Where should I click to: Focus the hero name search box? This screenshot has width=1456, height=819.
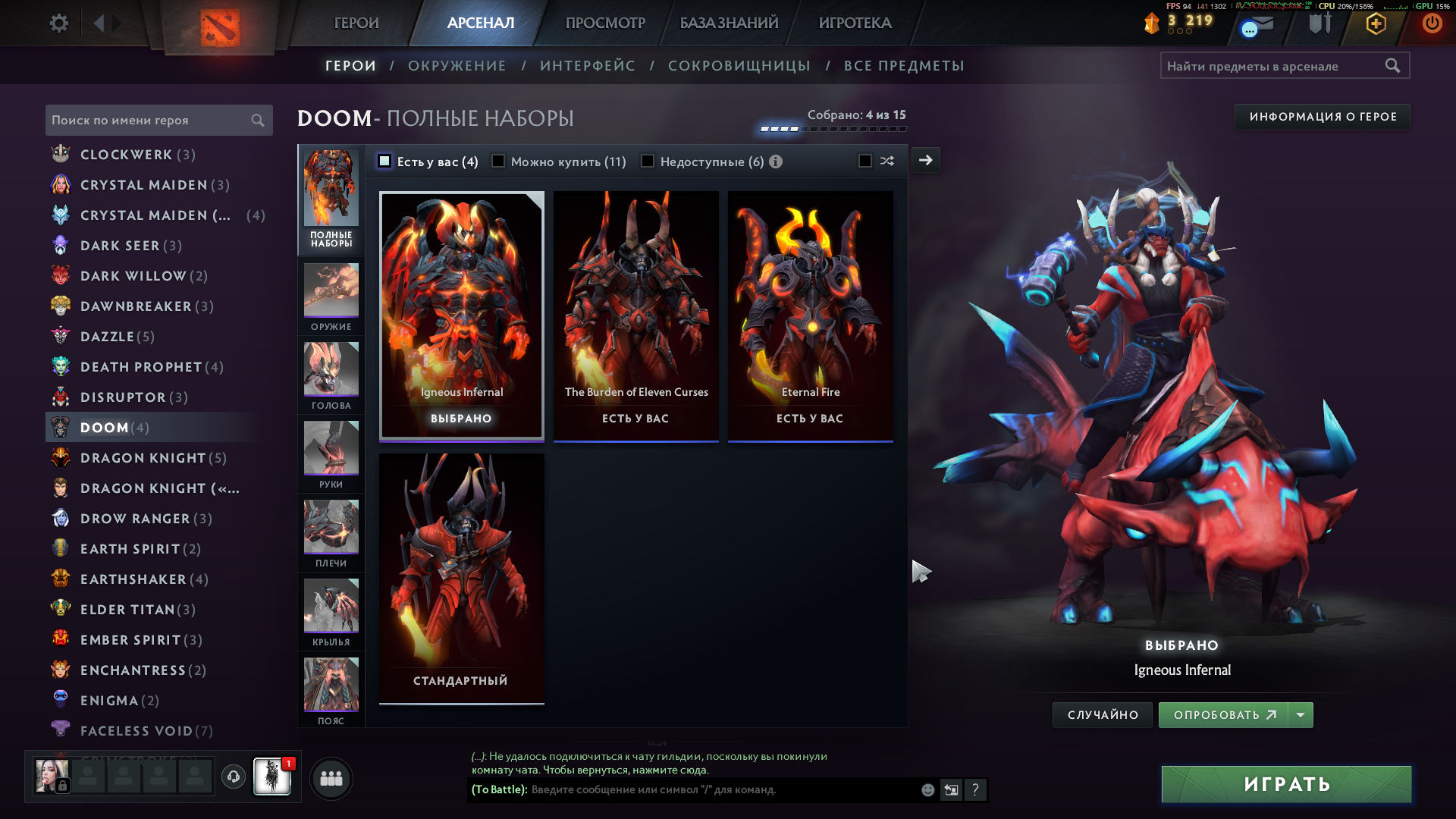tap(149, 121)
